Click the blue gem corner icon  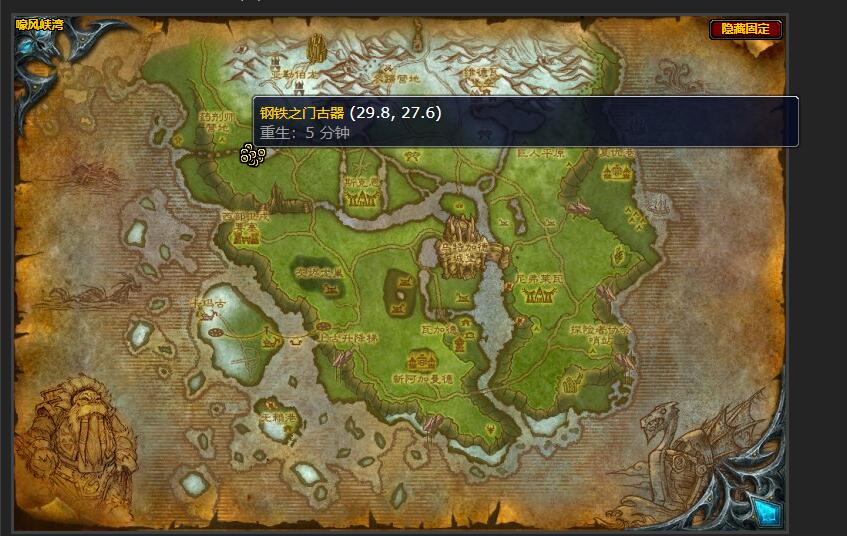[x=767, y=512]
